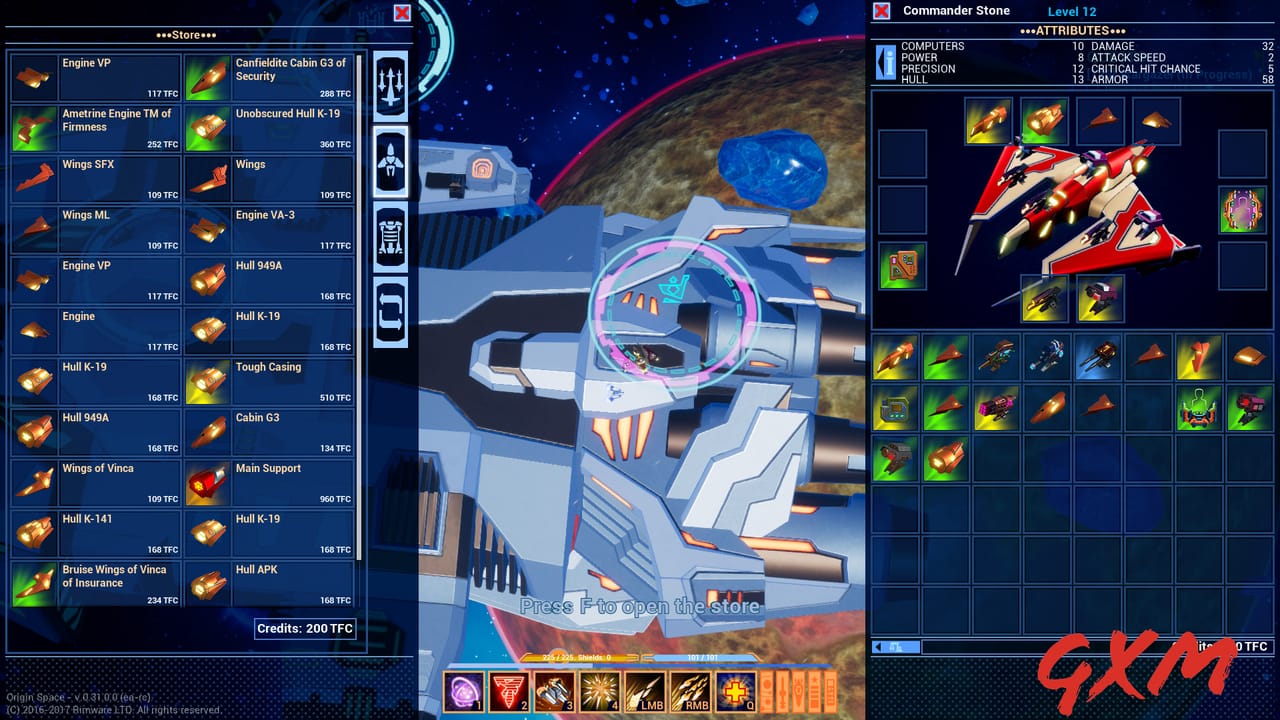The height and width of the screenshot is (720, 1280).
Task: Click the ship ability icon in slot 3
Action: click(553, 690)
